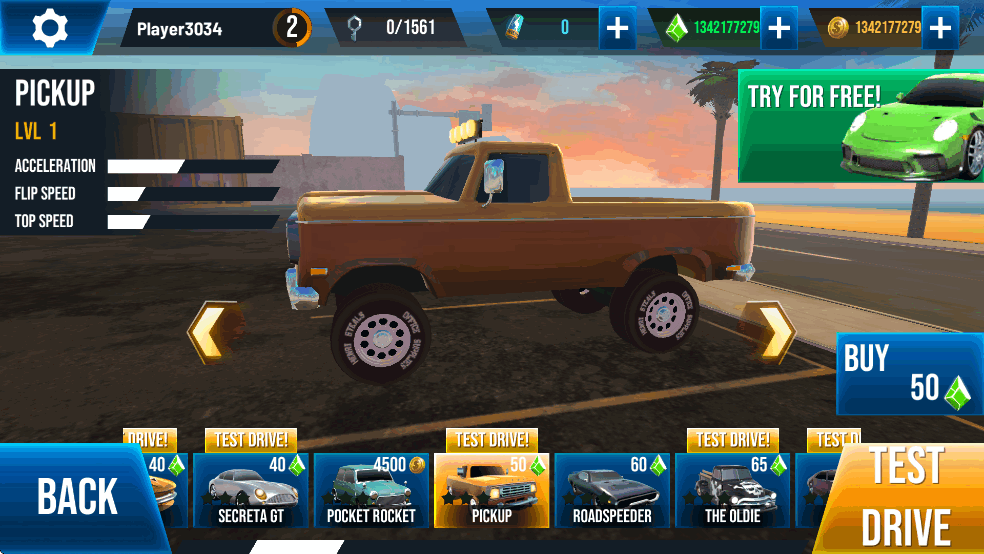Add more fuel canisters with plus button

point(618,28)
